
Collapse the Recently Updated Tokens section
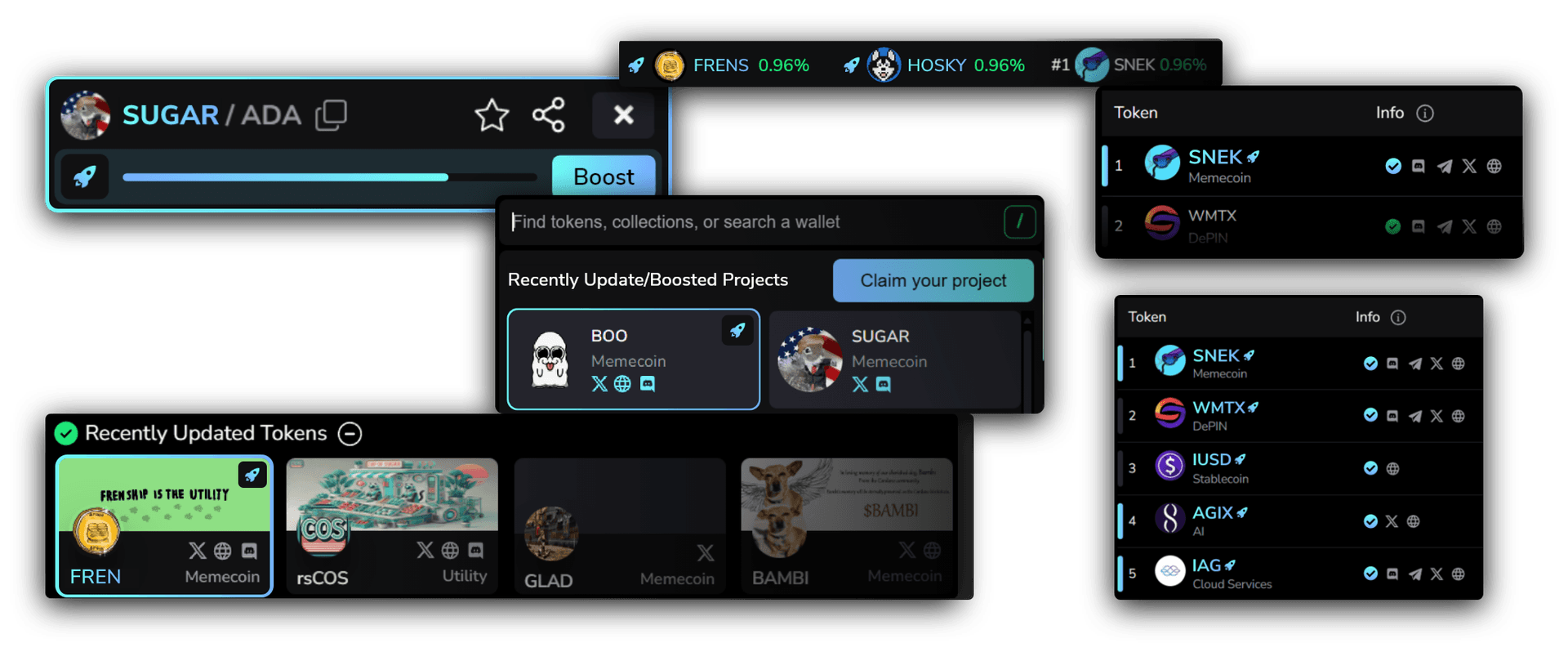(x=350, y=434)
